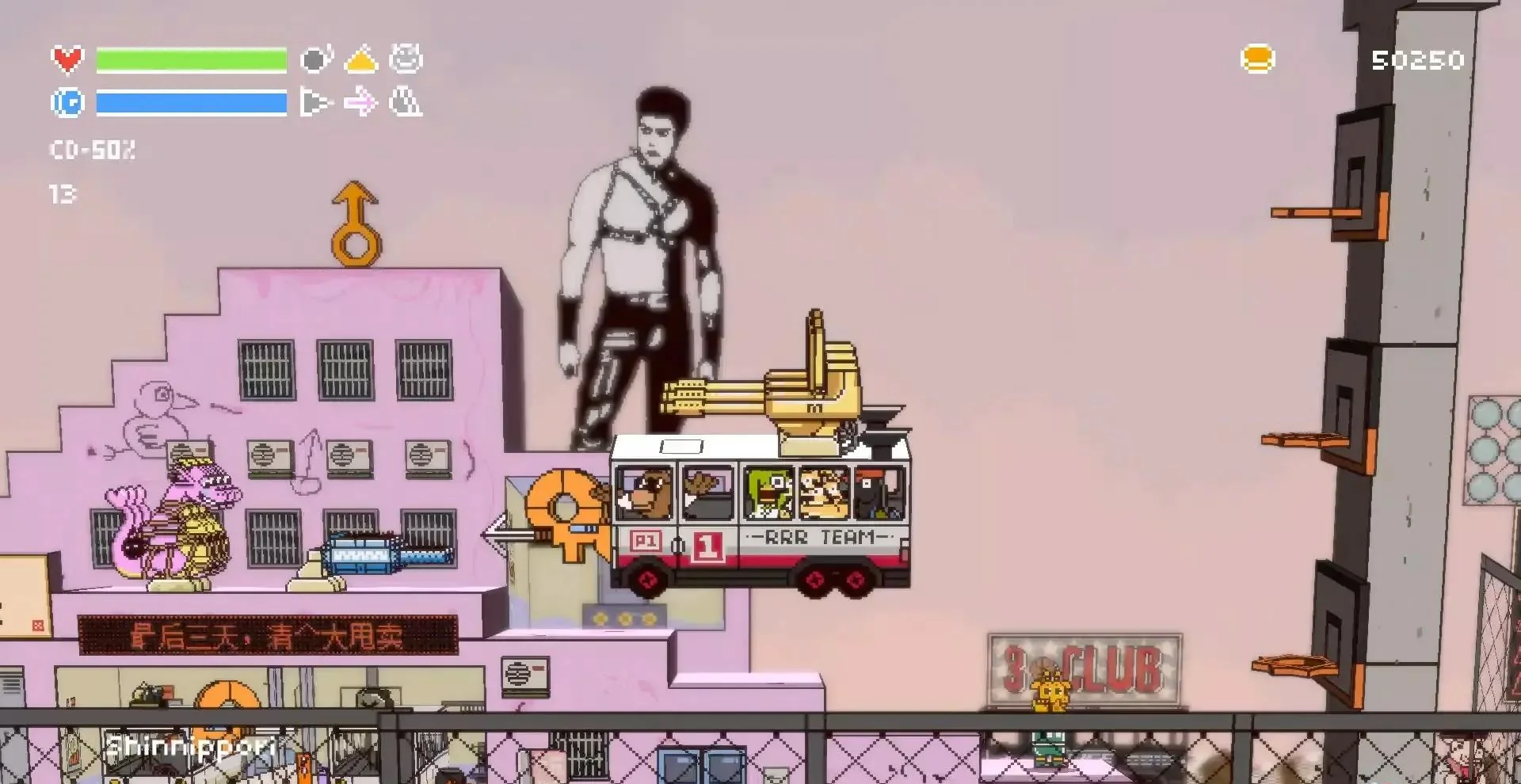Click the skull face skill icon
1521x784 pixels.
[406, 58]
